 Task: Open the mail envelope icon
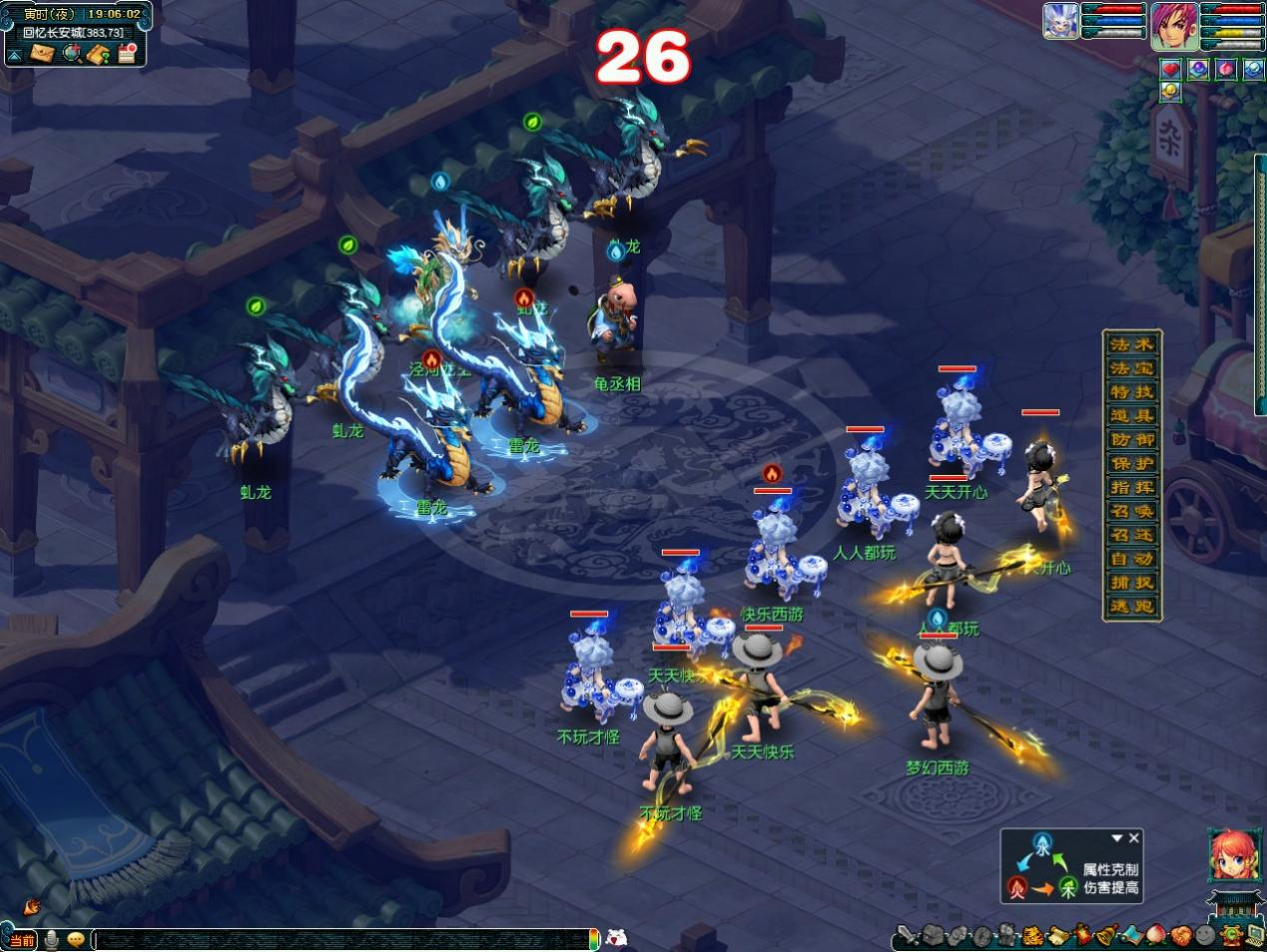point(41,53)
